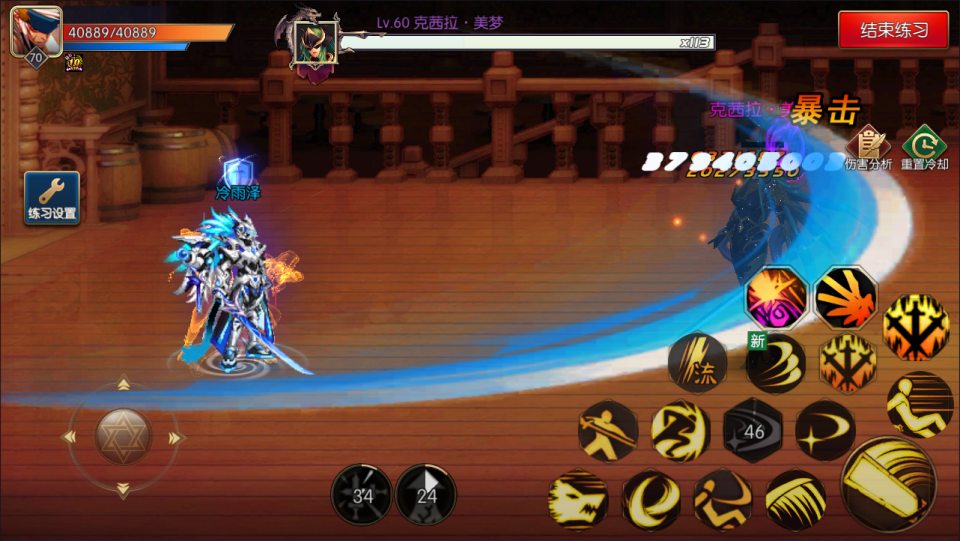
Task: Tap the arrow buff skill showing 24
Action: pyautogui.click(x=426, y=494)
